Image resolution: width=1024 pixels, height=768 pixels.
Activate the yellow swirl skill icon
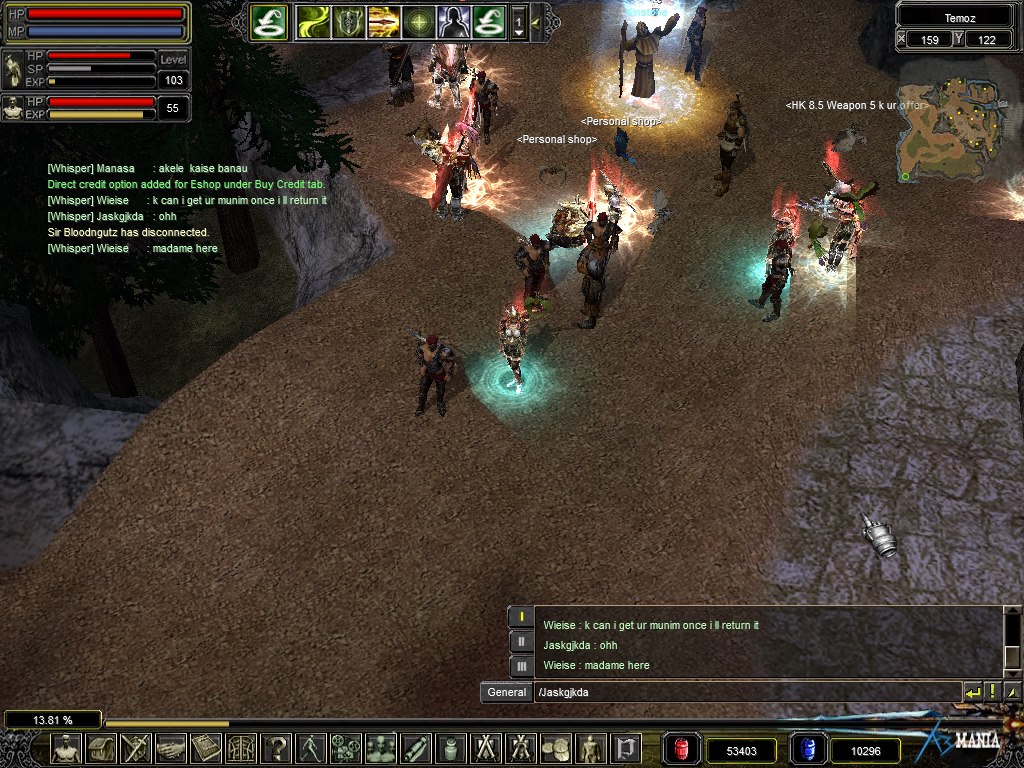[x=313, y=20]
